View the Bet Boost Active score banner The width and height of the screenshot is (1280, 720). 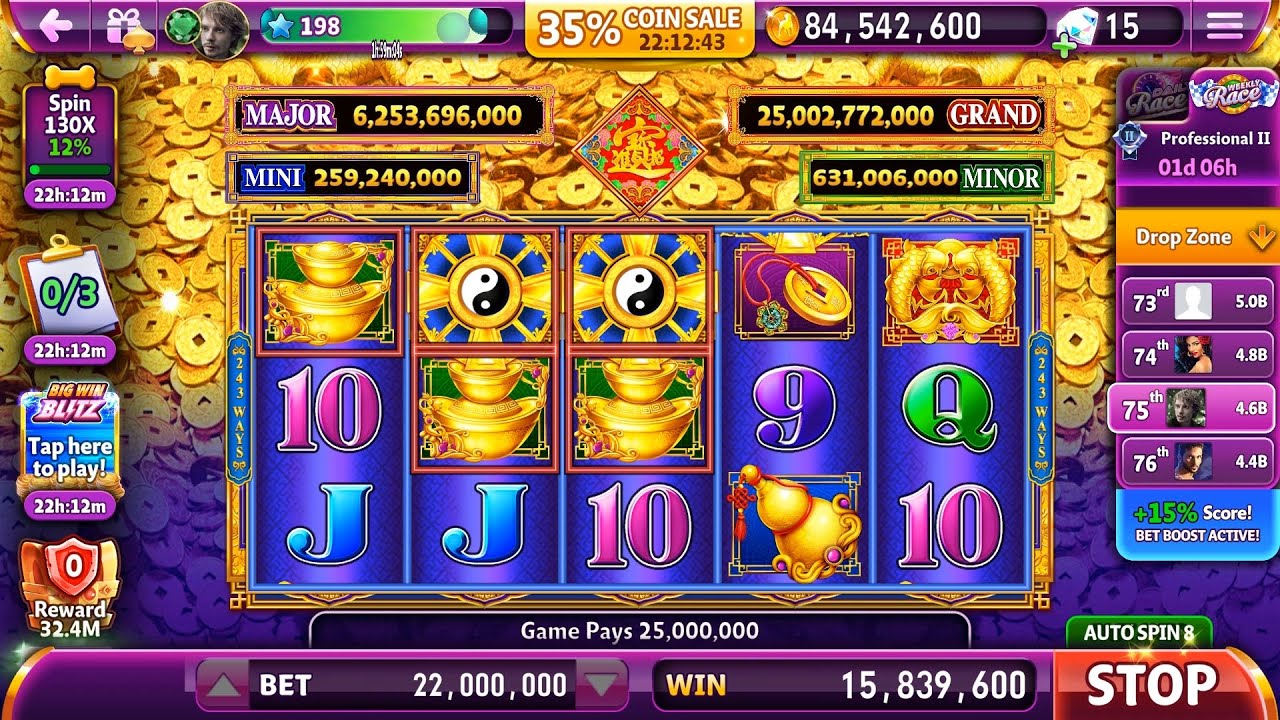[x=1197, y=524]
